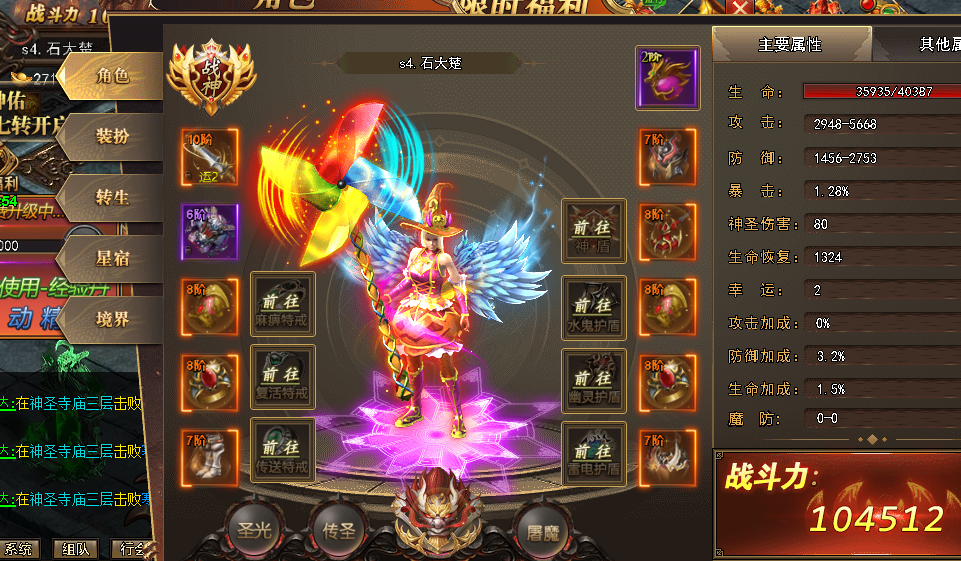The image size is (961, 561).
Task: Go to 麻痹特戒 ring slot
Action: (x=283, y=304)
